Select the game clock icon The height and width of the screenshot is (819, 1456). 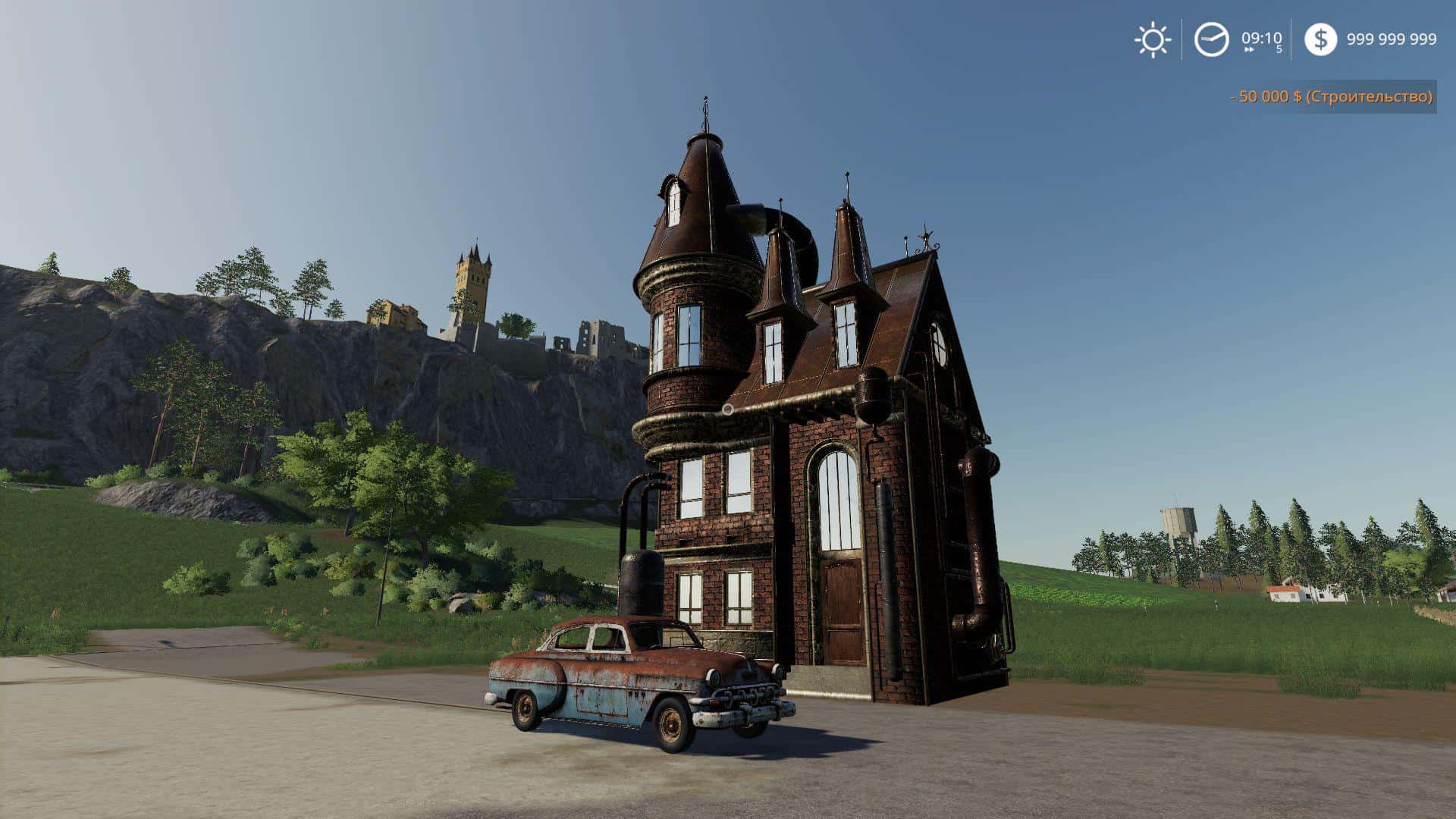[x=1211, y=39]
